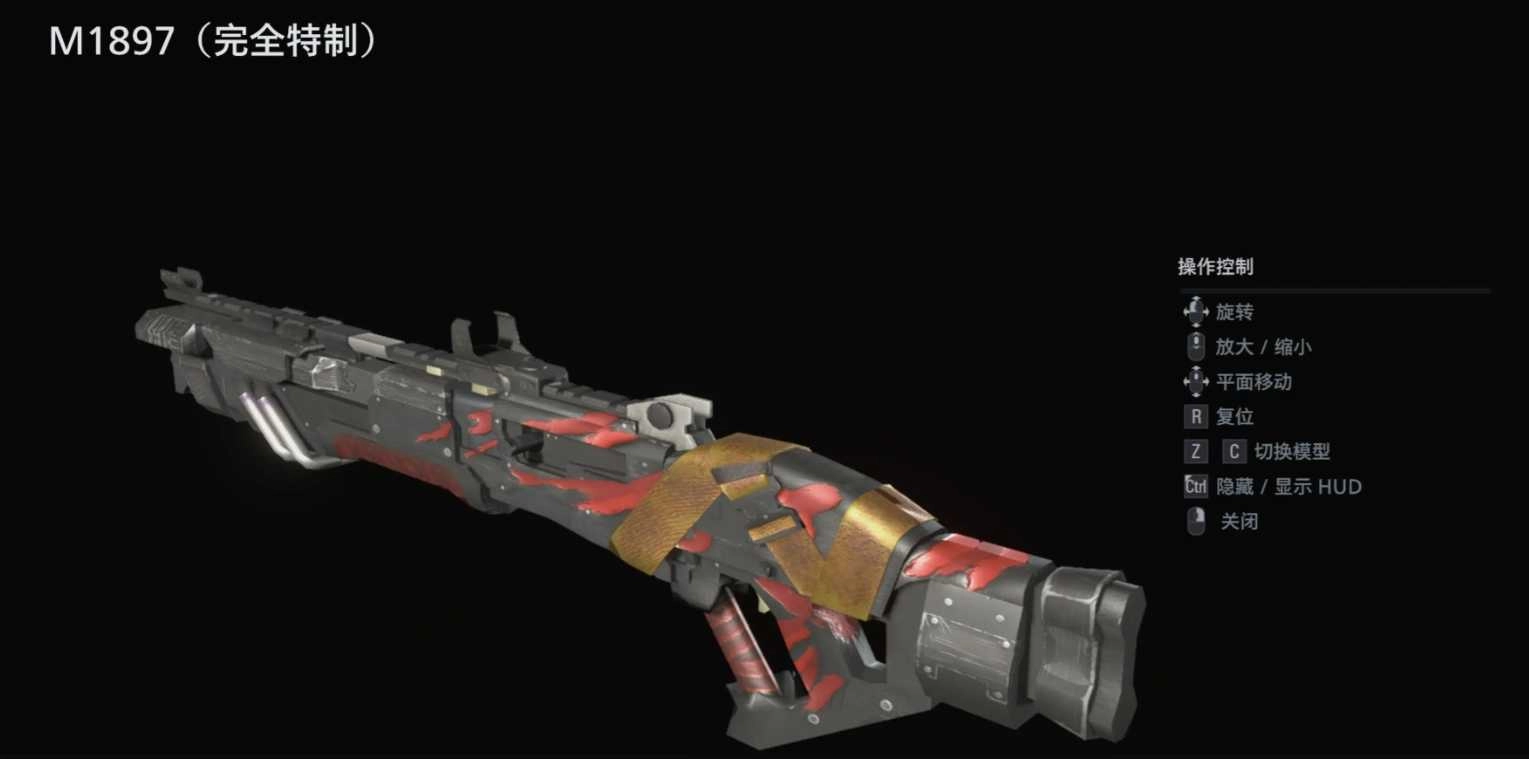Click the scroll wheel icon for 放大/缩小
The width and height of the screenshot is (1529, 759).
click(x=1195, y=347)
